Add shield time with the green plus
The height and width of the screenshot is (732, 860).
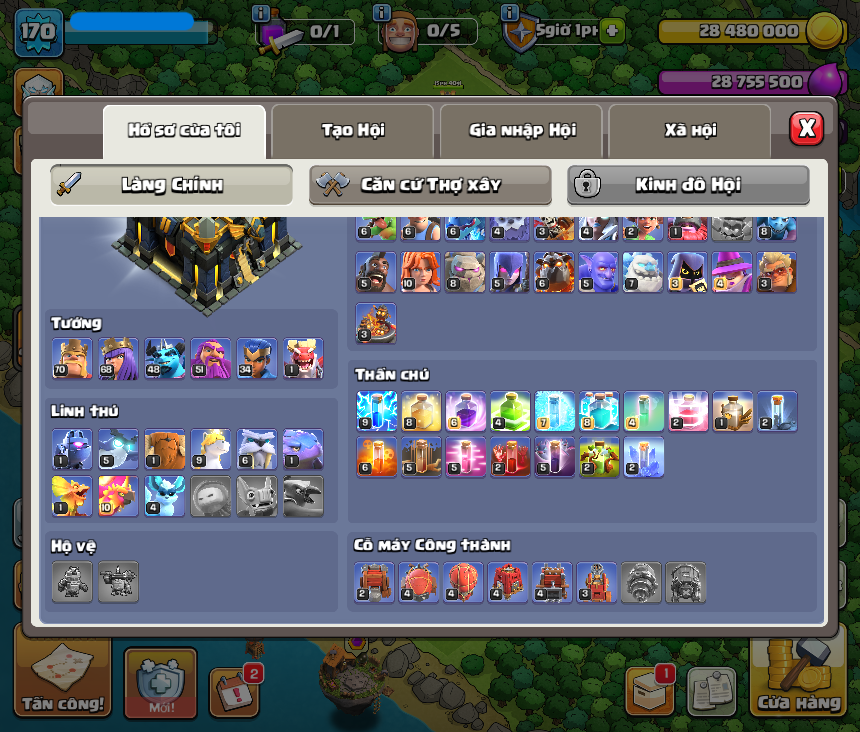tap(612, 31)
